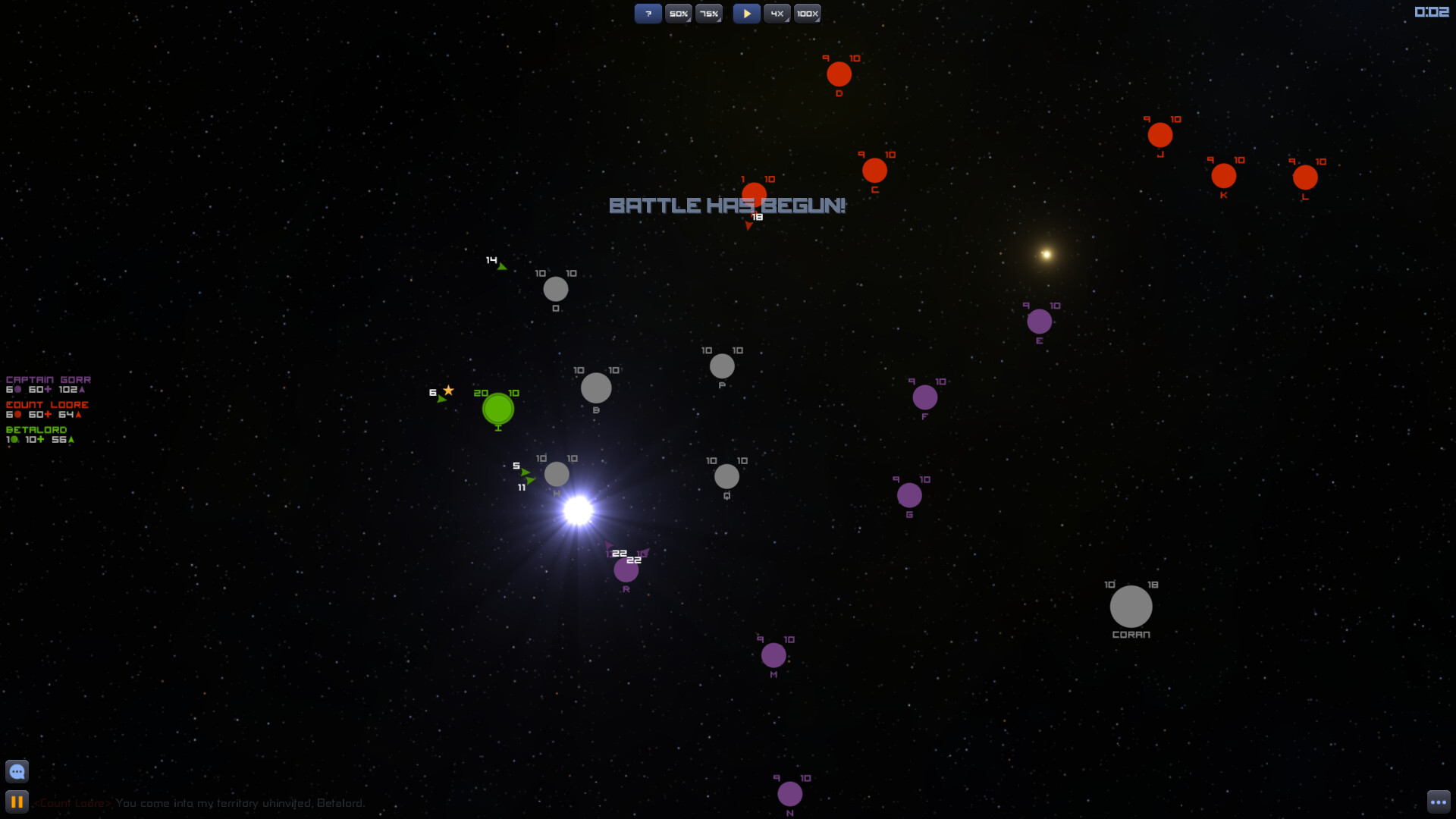
Task: Click Betalord's name in the player list
Action: pyautogui.click(x=36, y=429)
